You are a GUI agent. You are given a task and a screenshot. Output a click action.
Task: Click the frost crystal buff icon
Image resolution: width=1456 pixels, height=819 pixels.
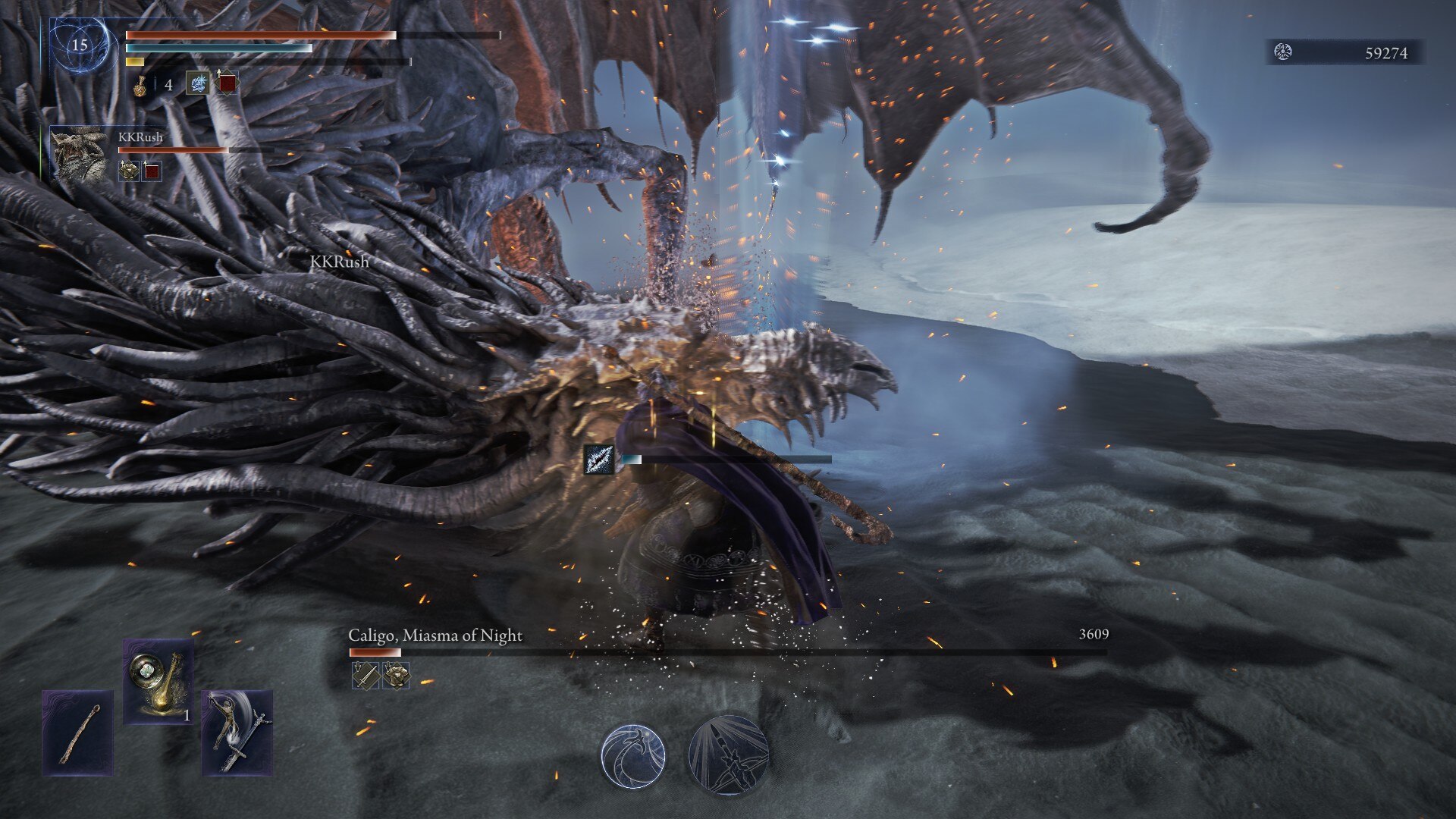tap(198, 83)
